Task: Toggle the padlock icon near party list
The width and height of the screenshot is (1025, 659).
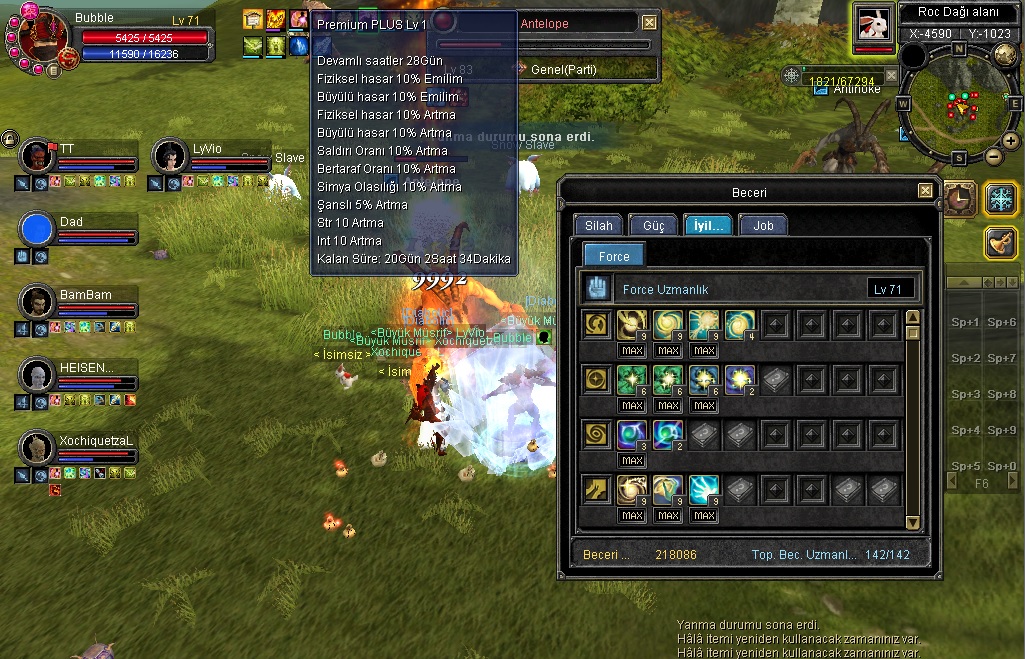Action: pos(9,139)
